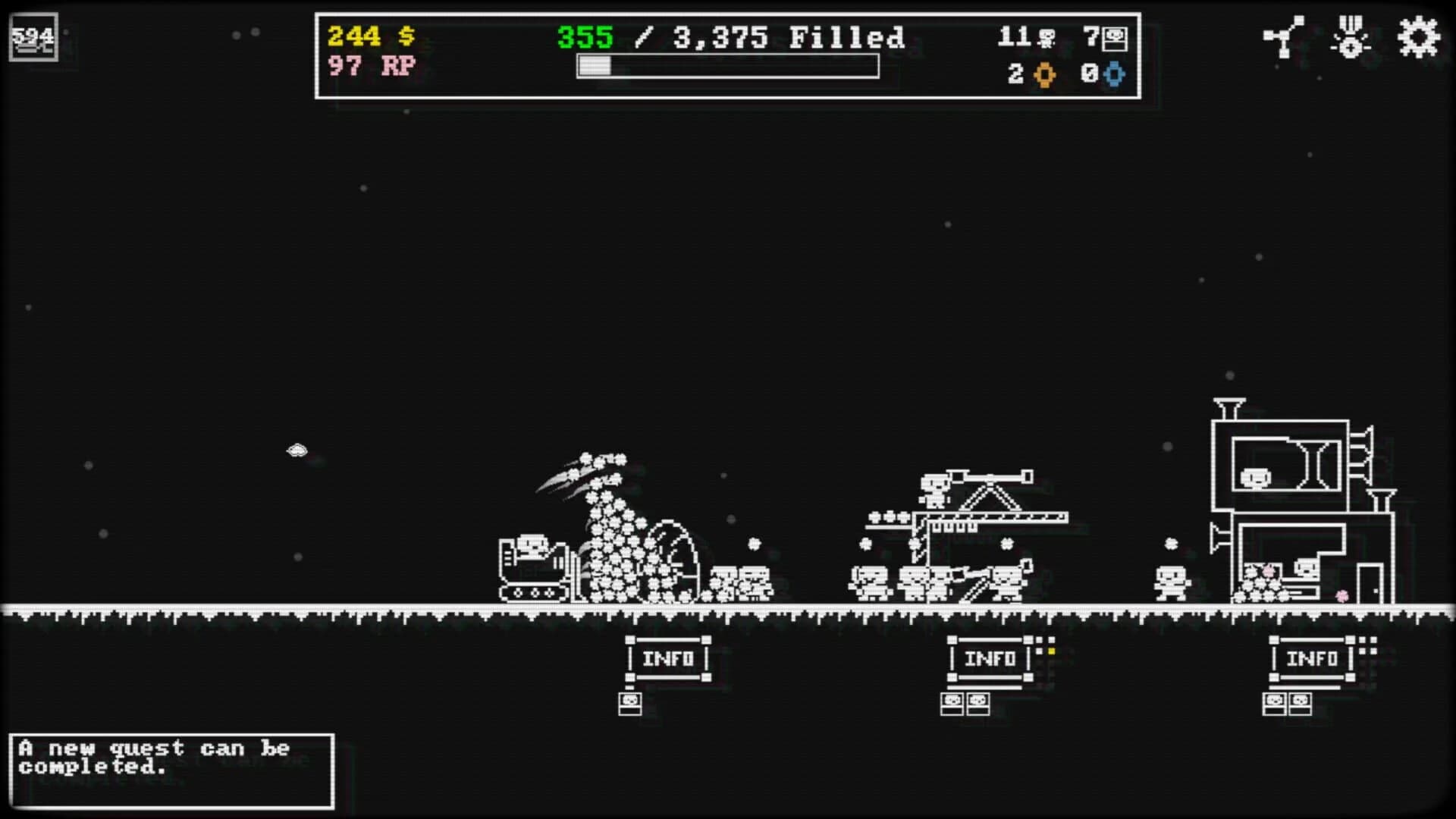The height and width of the screenshot is (819, 1456).
Task: Toggle the first worker slot under middle INFO button
Action: pos(953,702)
